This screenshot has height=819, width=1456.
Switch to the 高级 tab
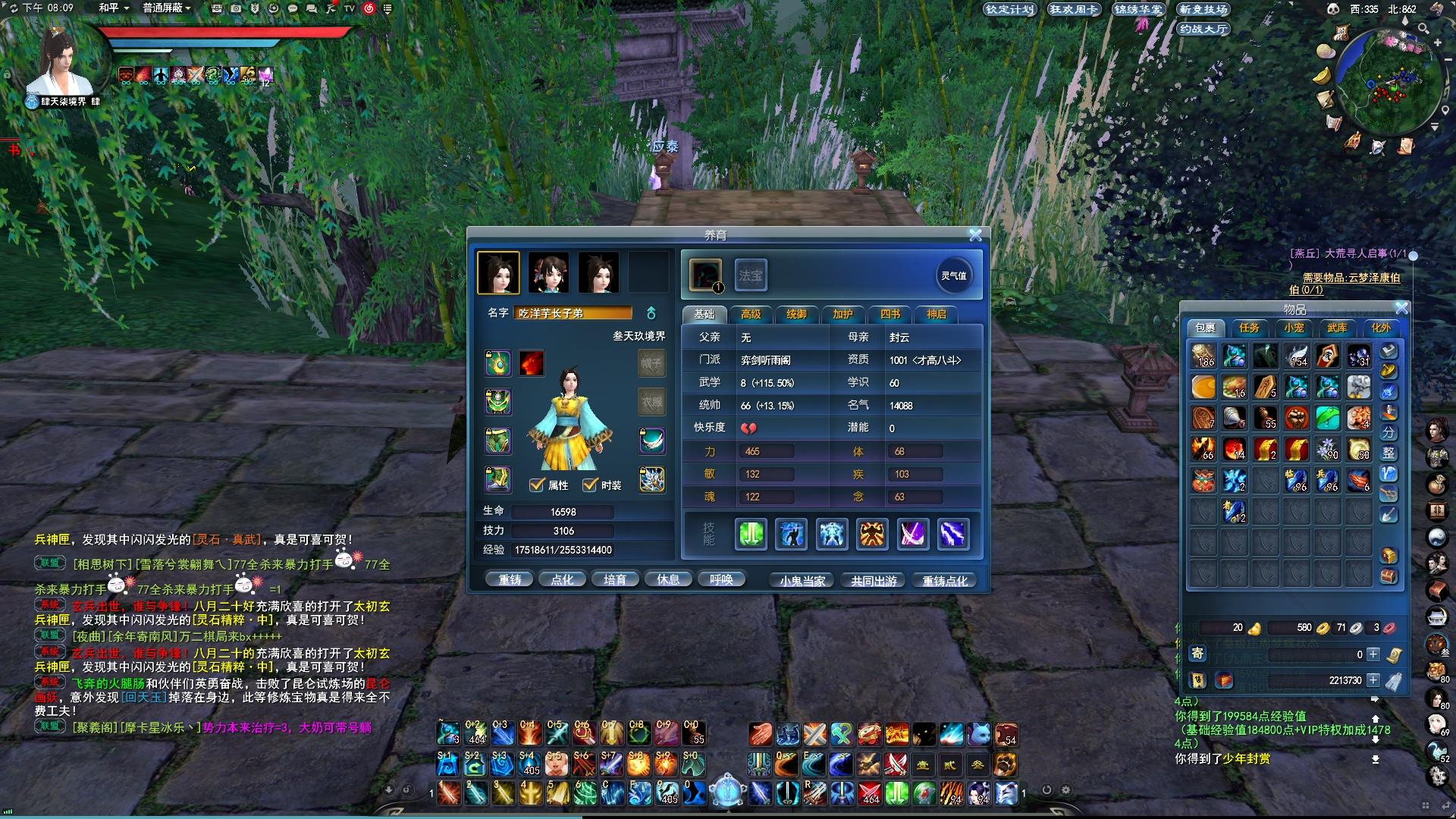click(x=751, y=314)
